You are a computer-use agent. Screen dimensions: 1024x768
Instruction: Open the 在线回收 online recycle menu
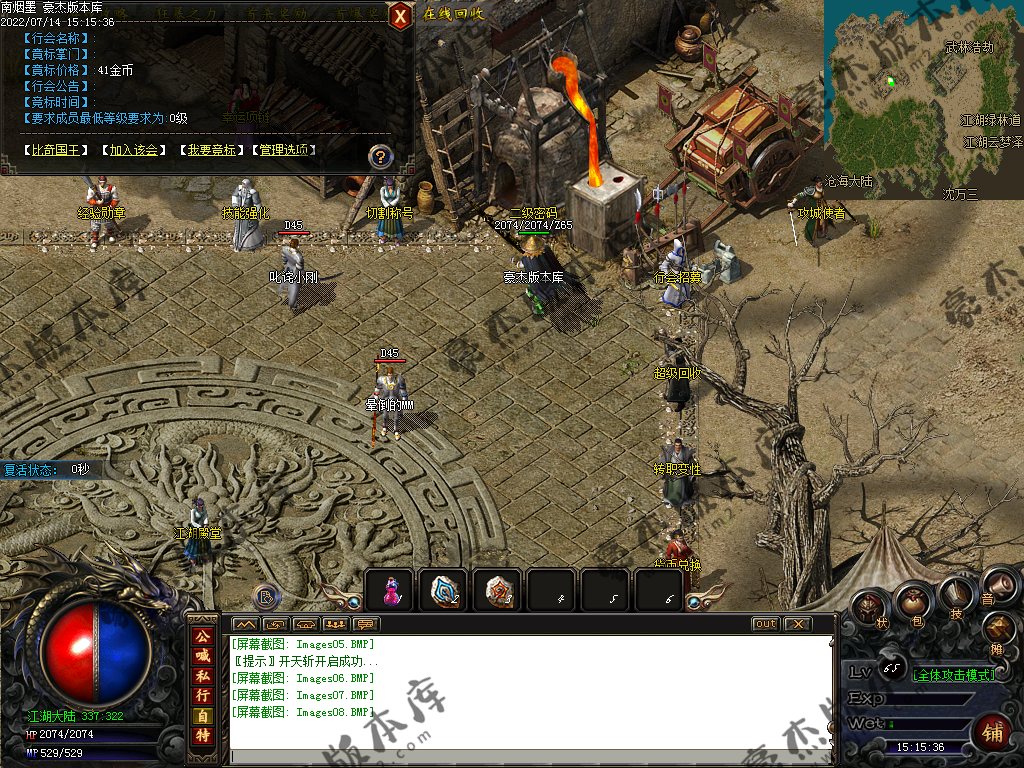[x=453, y=14]
